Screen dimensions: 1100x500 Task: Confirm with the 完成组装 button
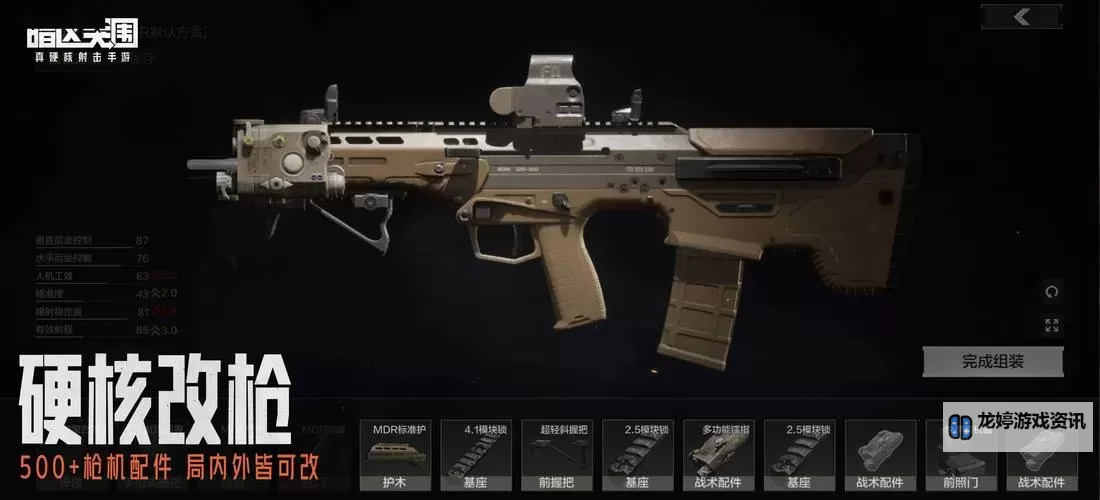pyautogui.click(x=992, y=361)
